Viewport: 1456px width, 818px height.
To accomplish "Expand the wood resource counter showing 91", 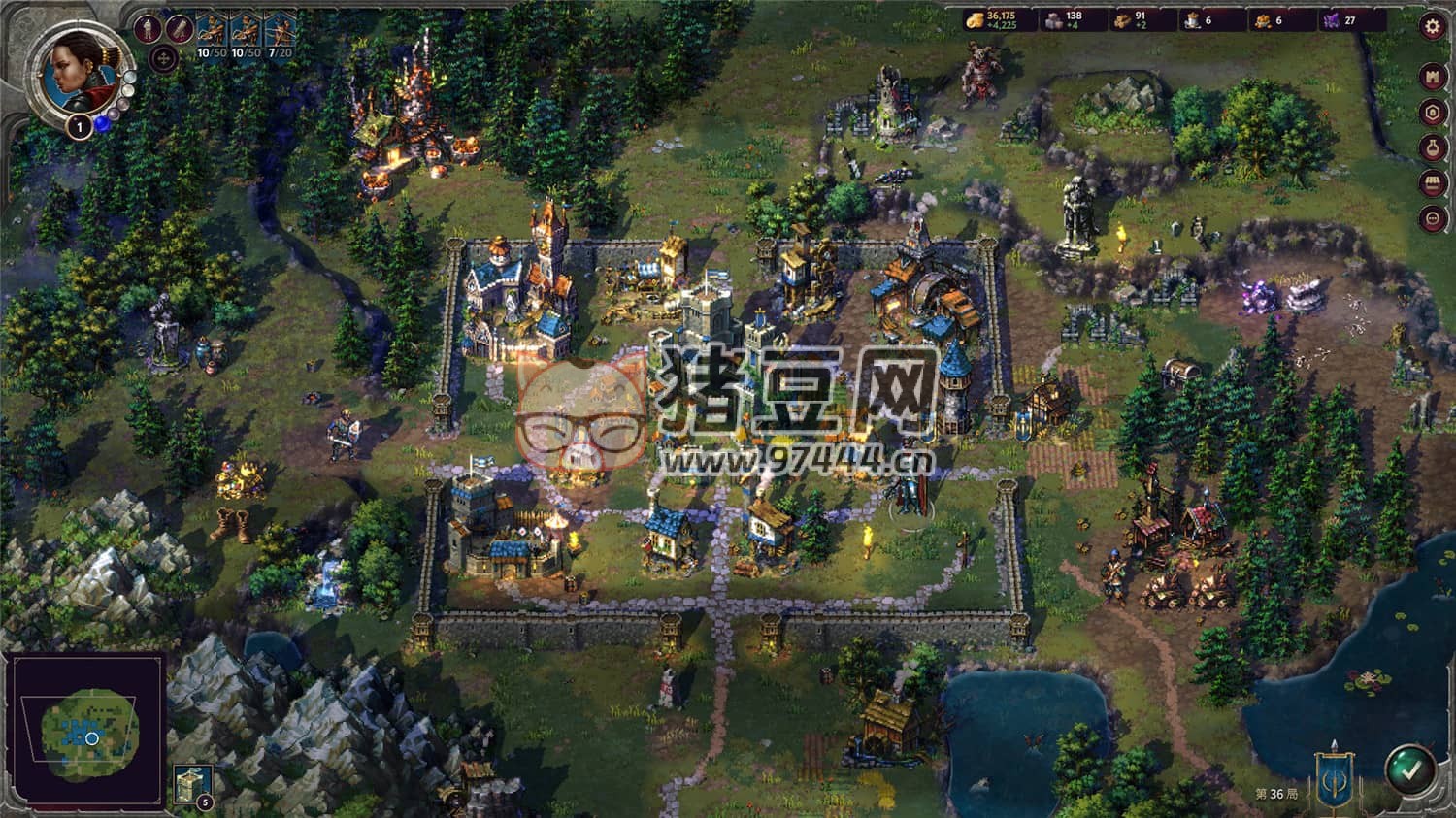I will [x=1122, y=19].
